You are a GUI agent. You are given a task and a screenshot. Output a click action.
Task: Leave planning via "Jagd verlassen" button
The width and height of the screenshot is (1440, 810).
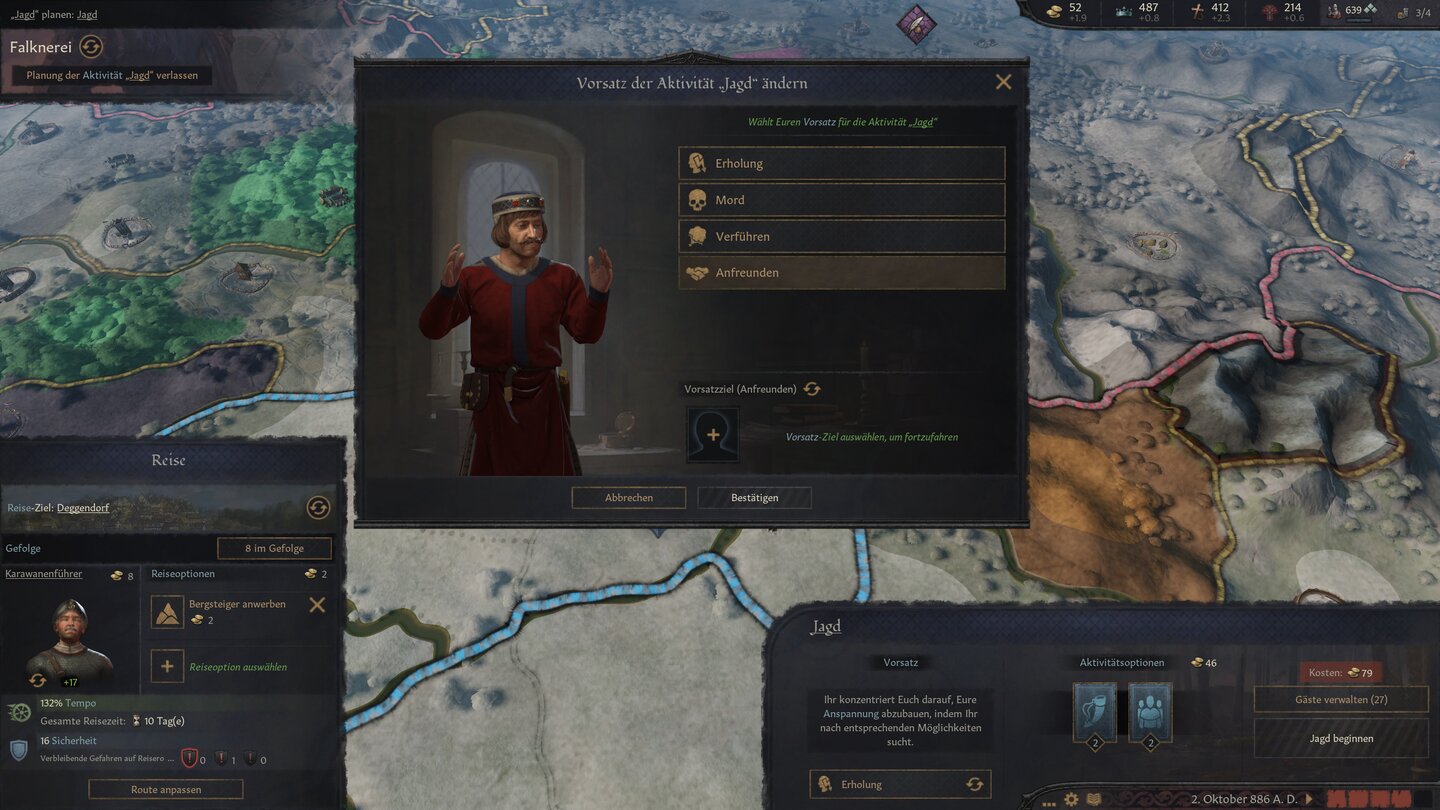tap(112, 75)
